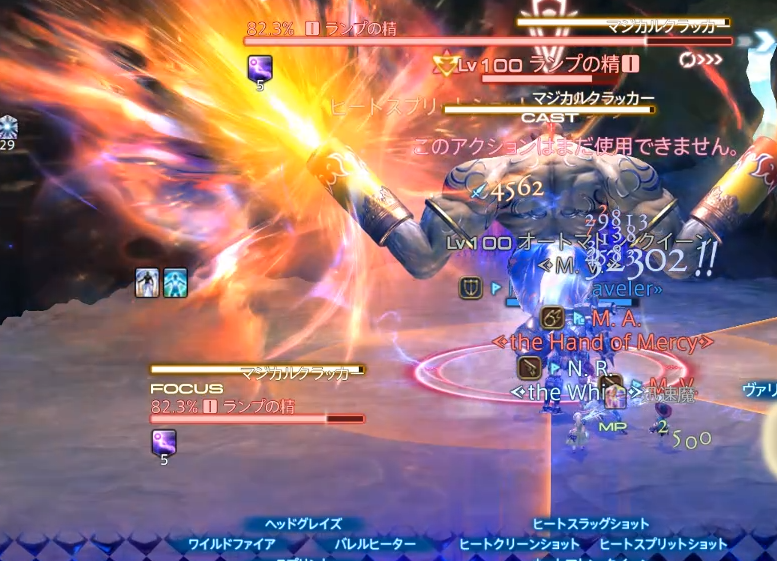This screenshot has width=777, height=561.
Task: Select the cyan figure buff icon
Action: (175, 283)
